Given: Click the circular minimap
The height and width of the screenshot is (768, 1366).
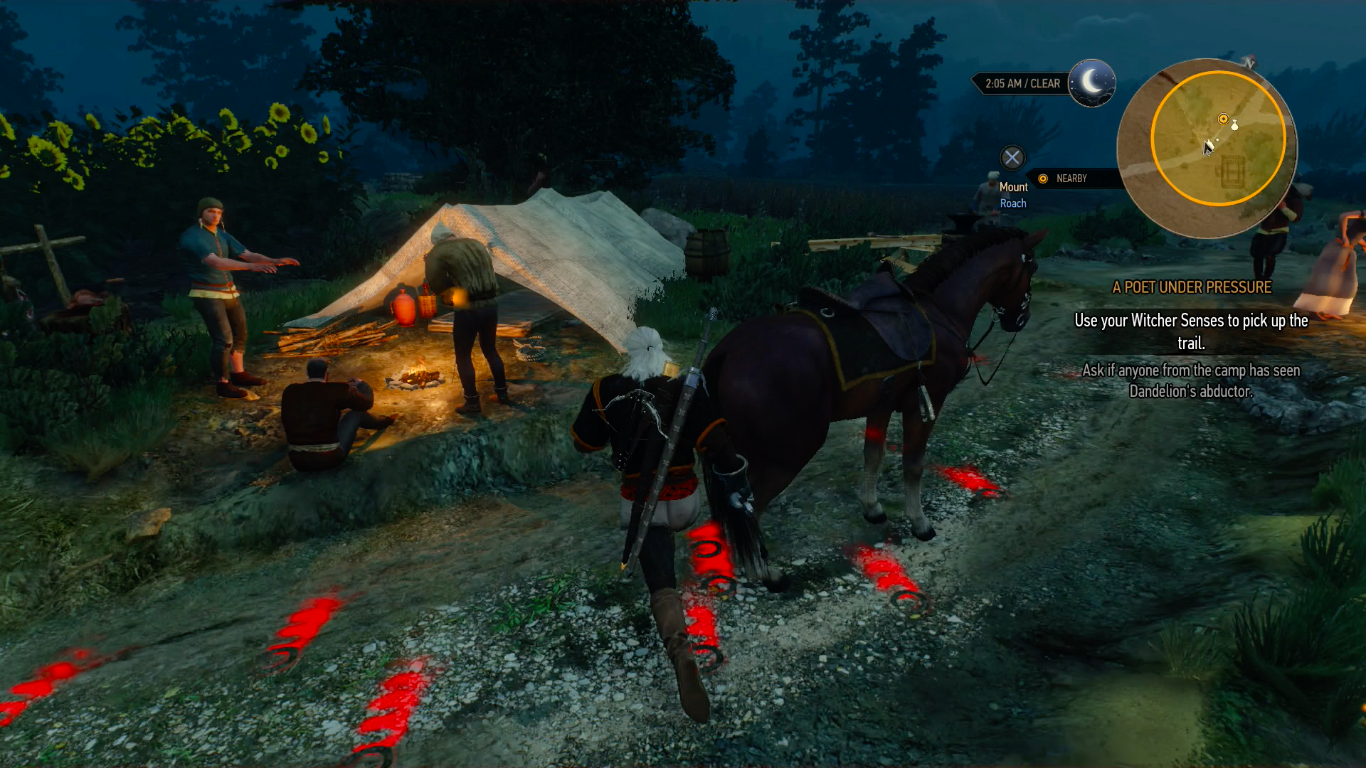Looking at the screenshot, I should tap(1206, 150).
